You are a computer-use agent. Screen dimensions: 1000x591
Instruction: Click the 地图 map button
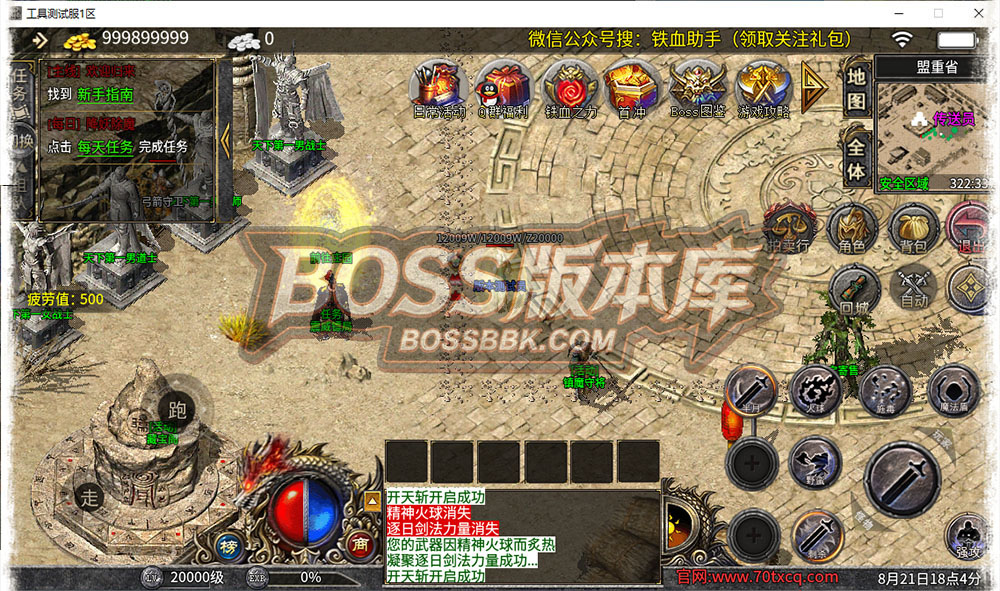856,89
